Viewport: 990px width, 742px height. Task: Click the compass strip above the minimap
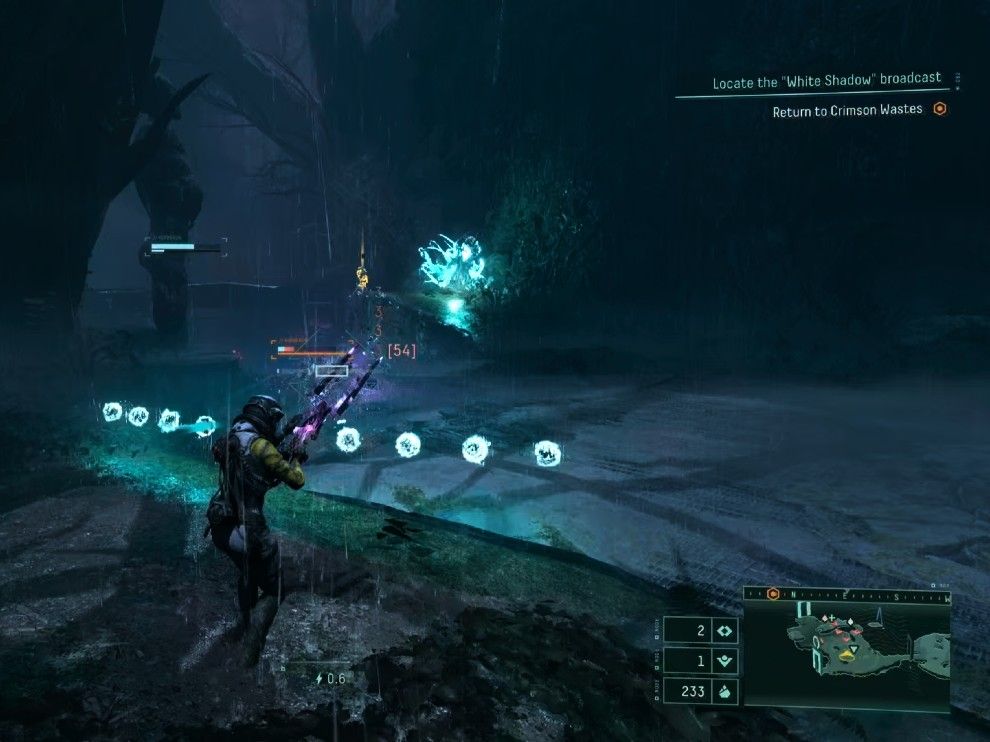pos(860,595)
